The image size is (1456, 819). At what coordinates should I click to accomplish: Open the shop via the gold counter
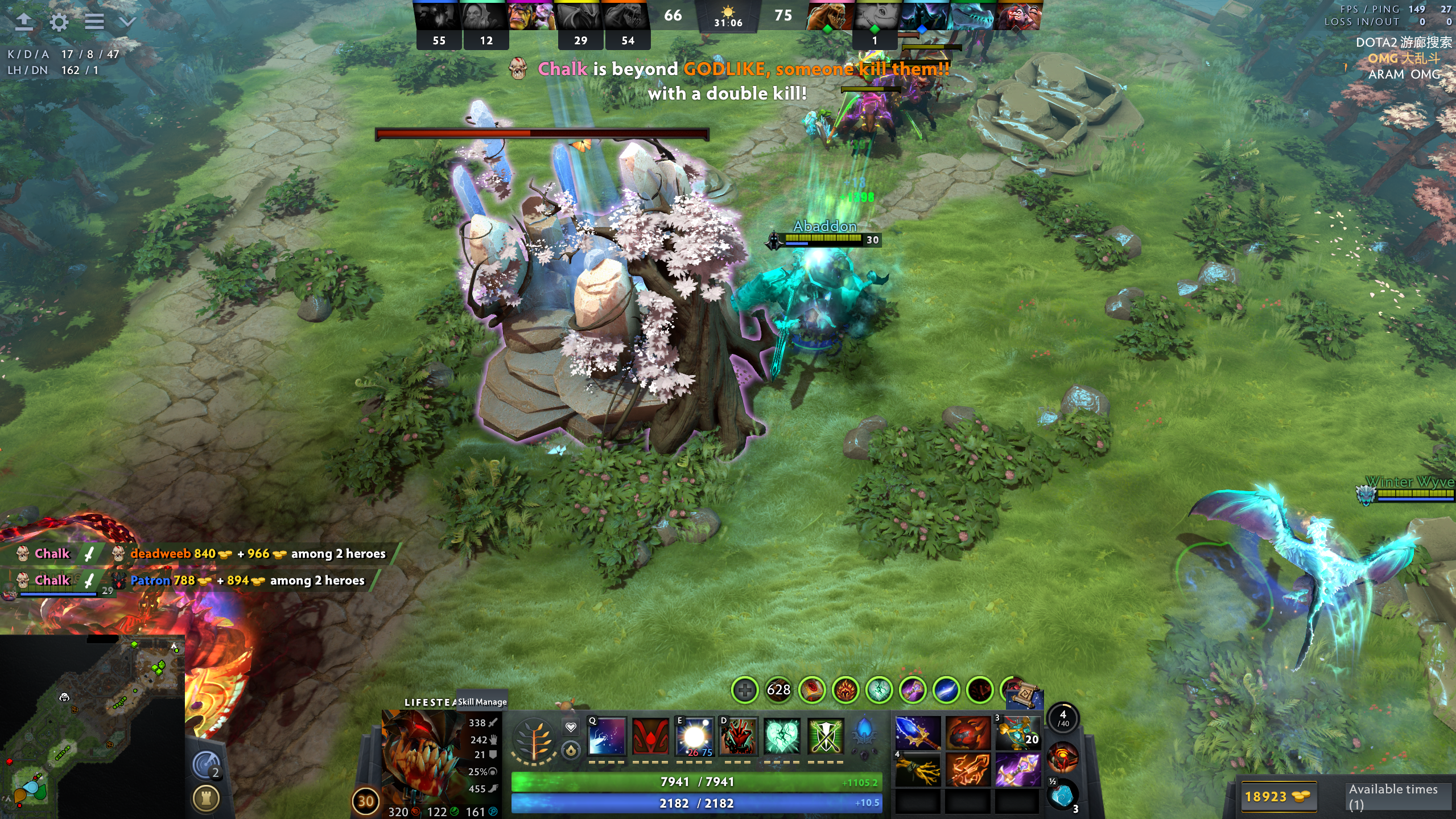tap(1276, 796)
